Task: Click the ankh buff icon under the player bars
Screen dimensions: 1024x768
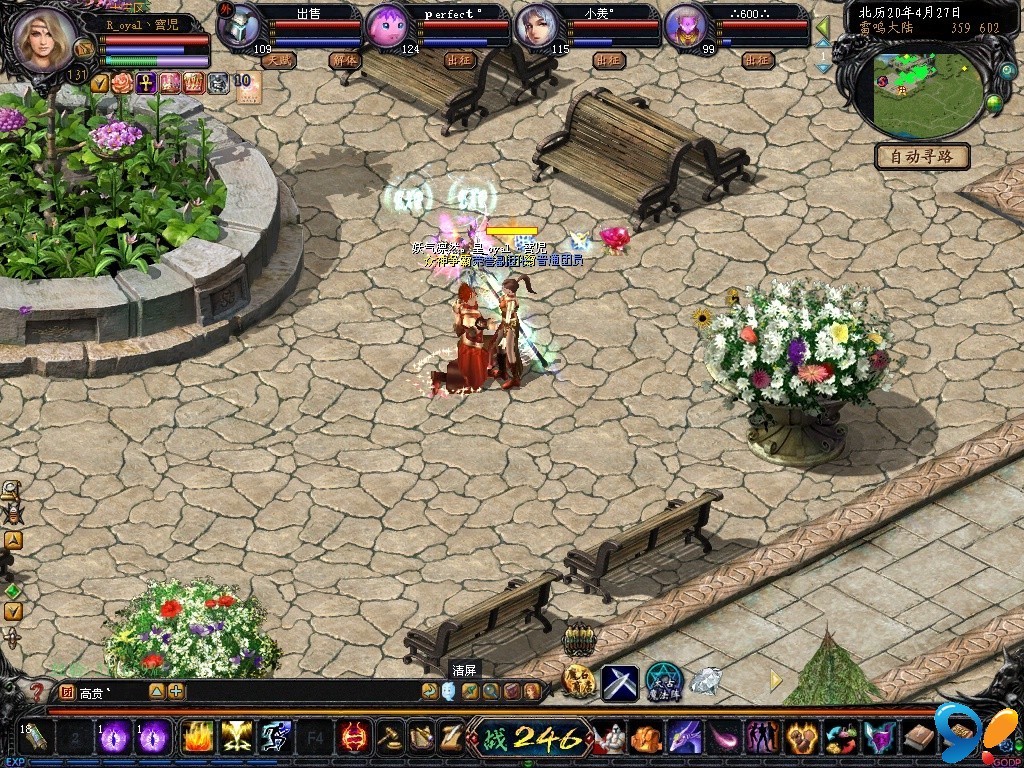Action: pyautogui.click(x=146, y=83)
